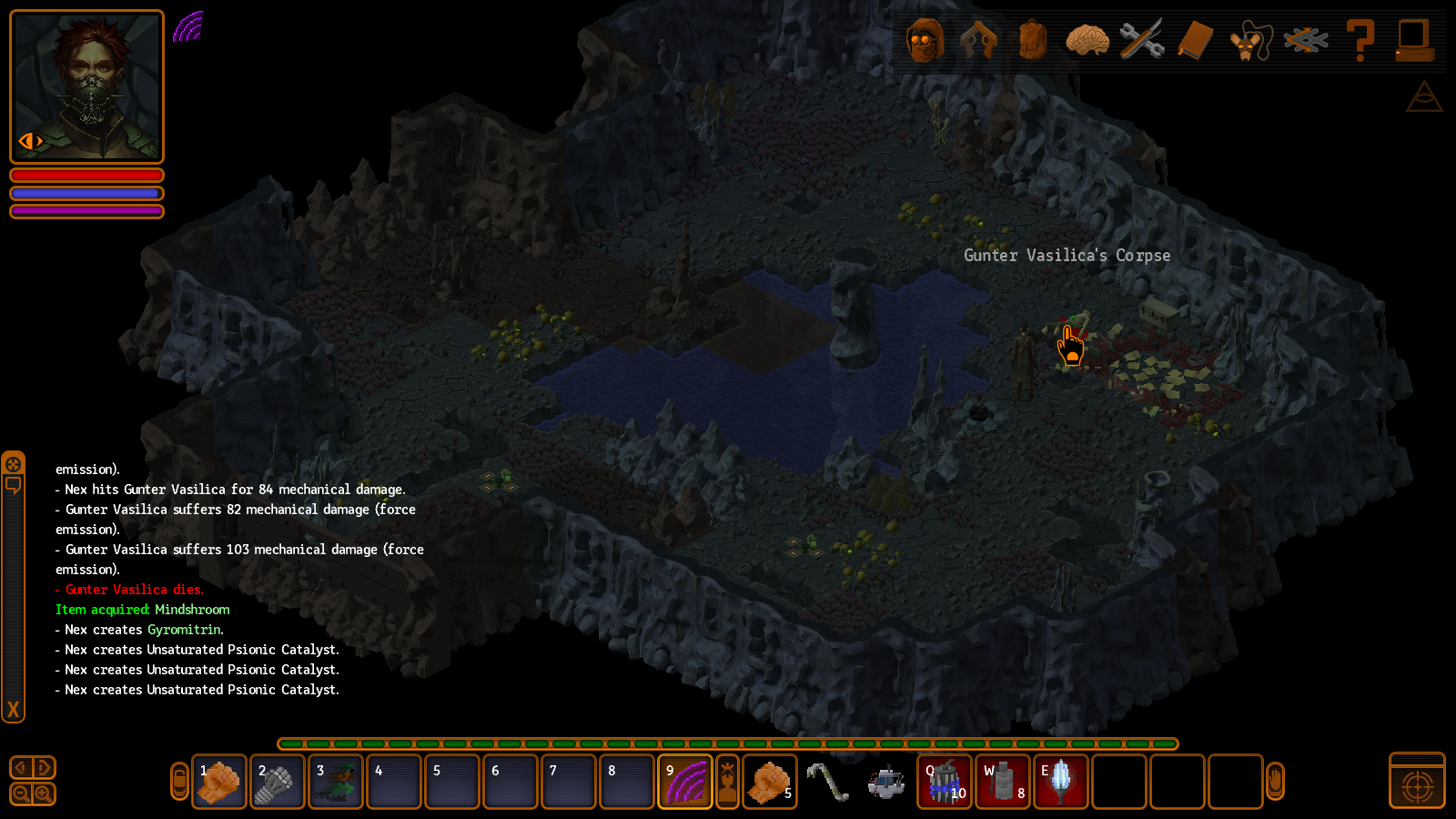Open the brain psi abilities window
The height and width of the screenshot is (819, 1456).
click(x=1087, y=41)
